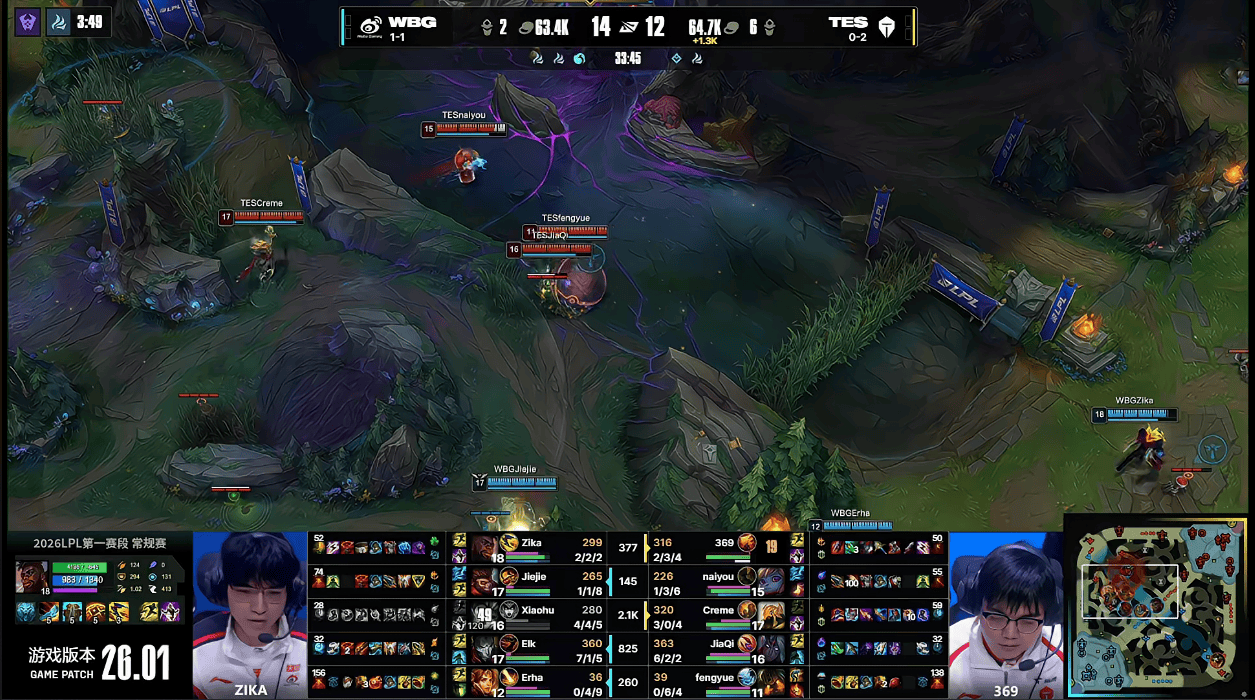Click the TES team logo
This screenshot has height=700, width=1255.
886,26
